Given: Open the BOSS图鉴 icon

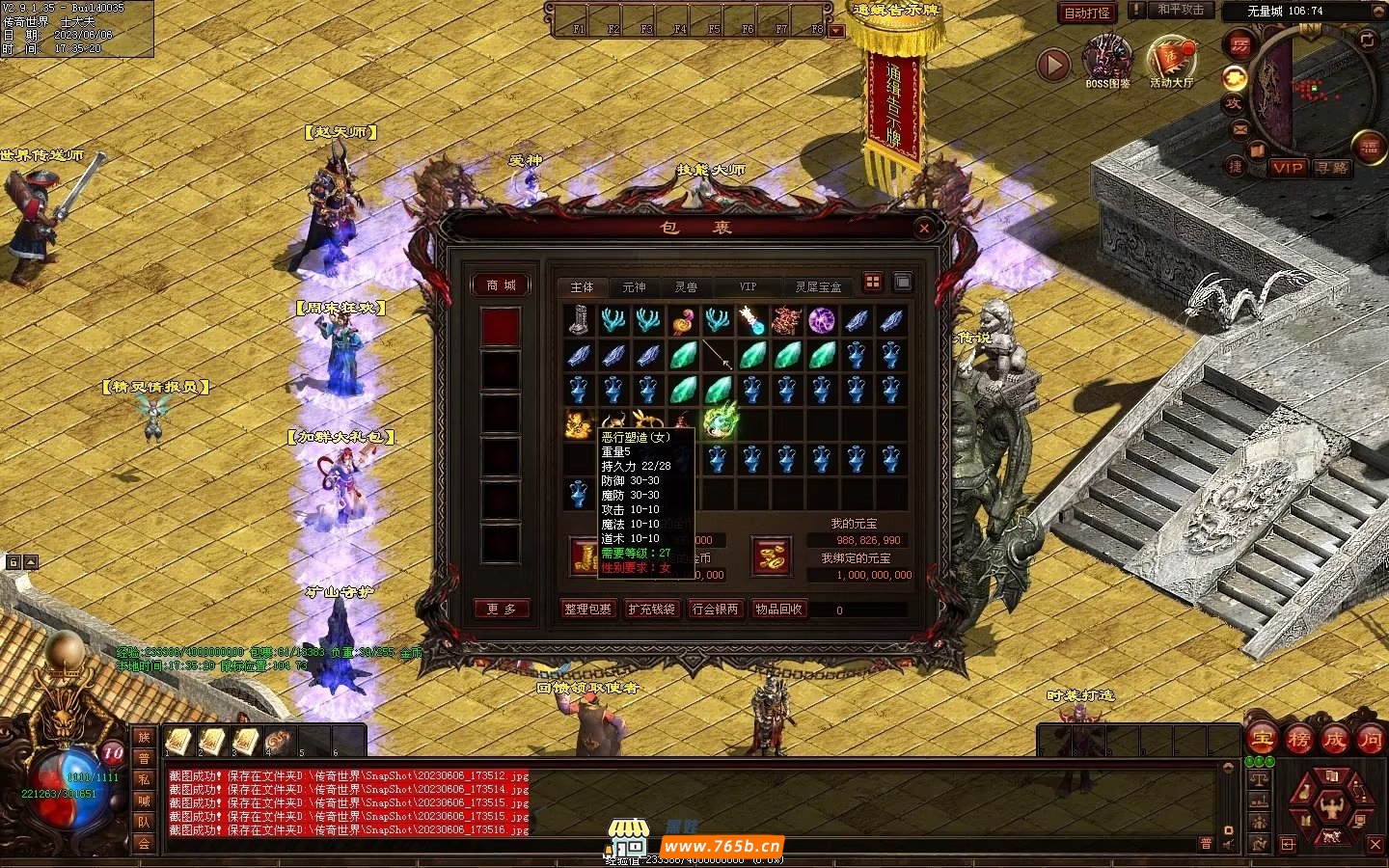Looking at the screenshot, I should pyautogui.click(x=1106, y=63).
